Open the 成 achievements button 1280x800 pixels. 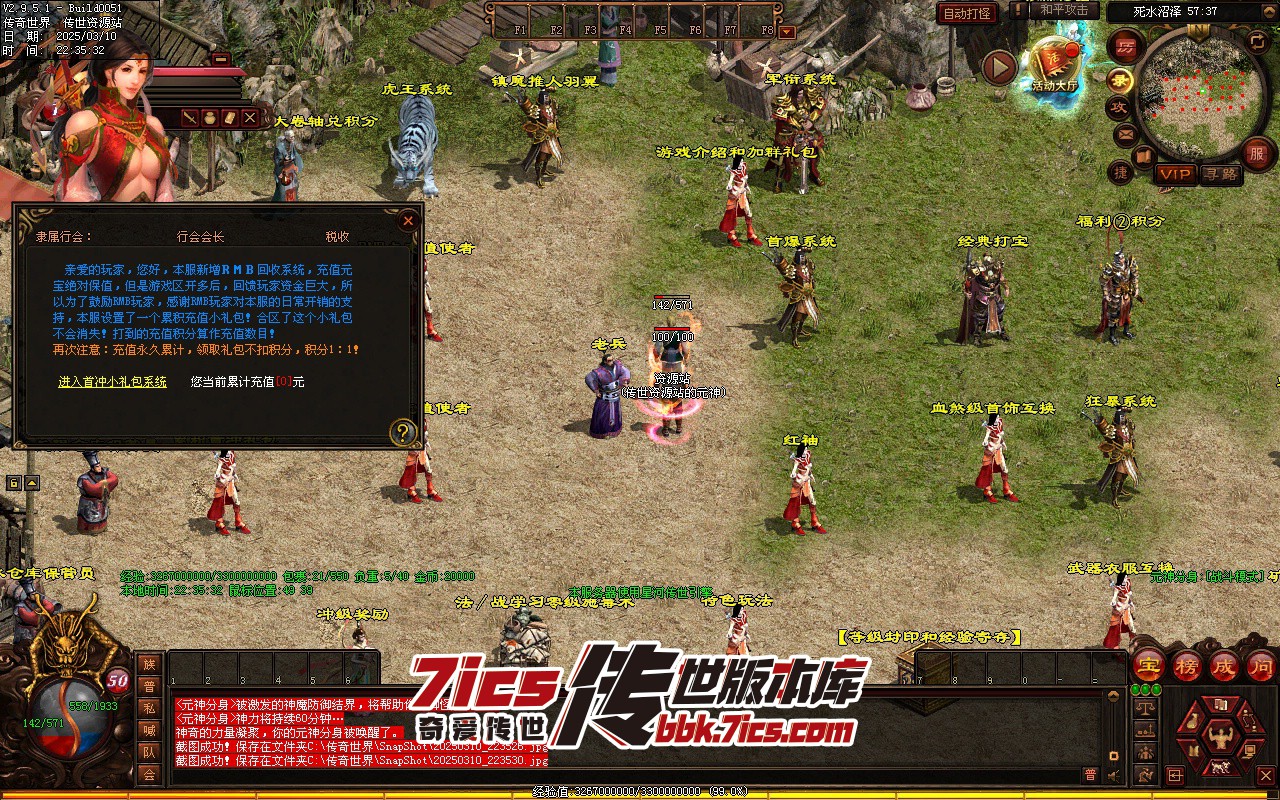[x=1224, y=665]
